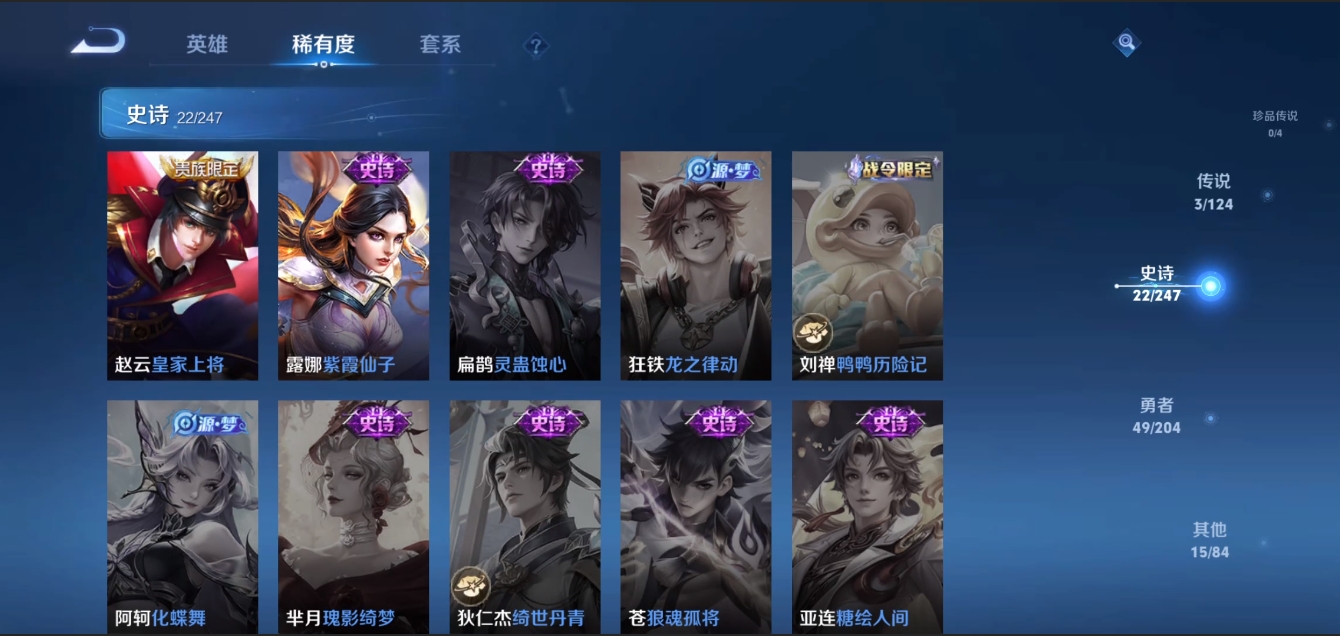Select the 史诗 22/247 rarity marker
The height and width of the screenshot is (636, 1340).
pyautogui.click(x=1158, y=284)
